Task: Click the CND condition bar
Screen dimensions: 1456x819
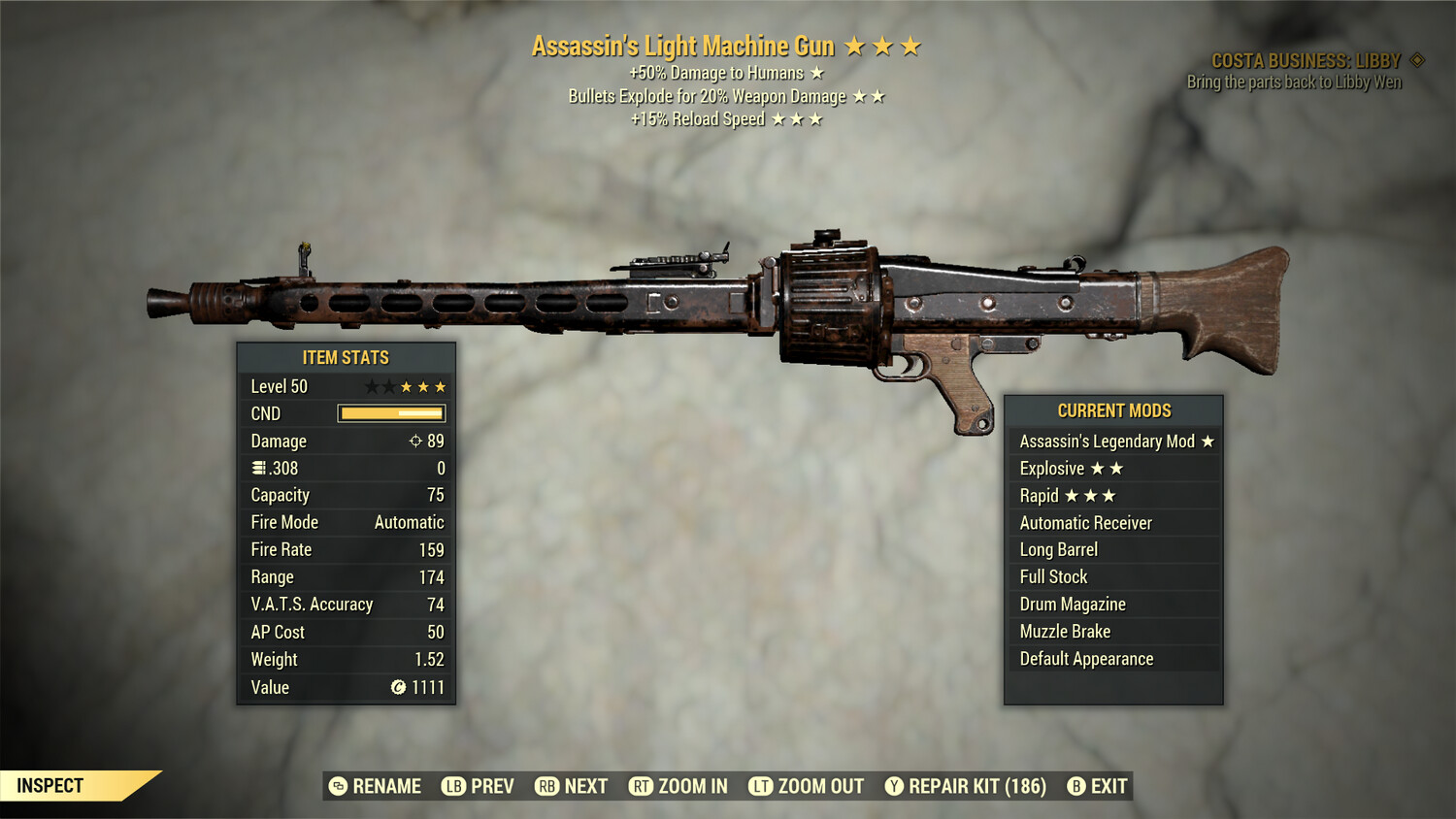Action: click(391, 413)
